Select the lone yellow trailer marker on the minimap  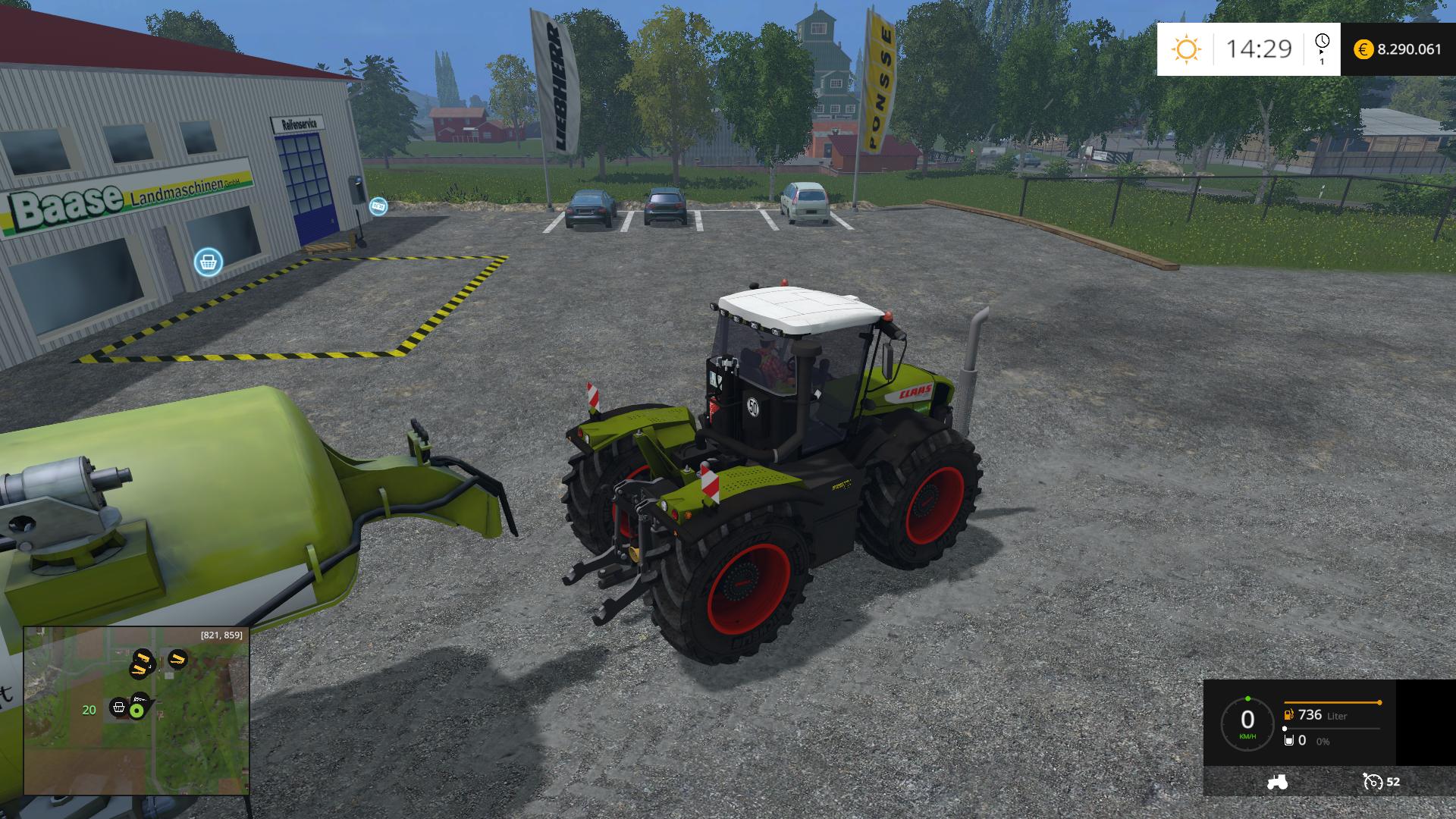click(x=177, y=658)
